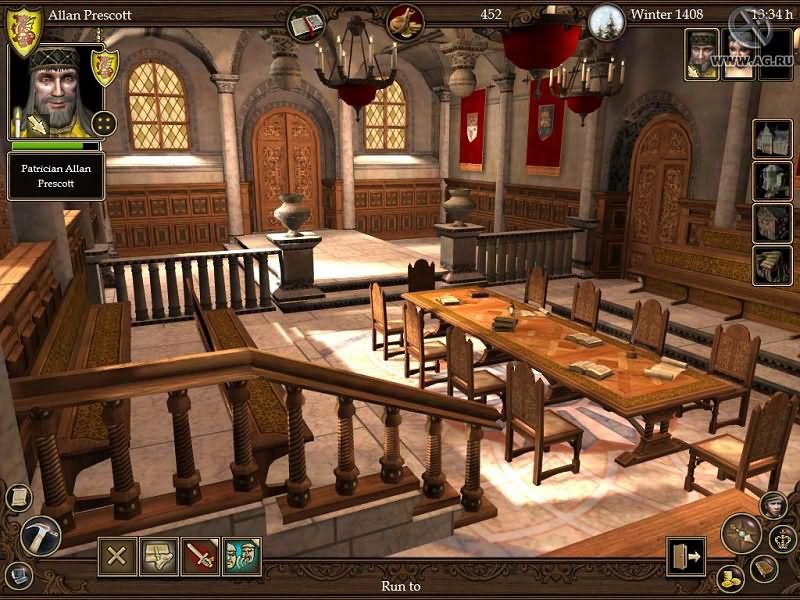Select the half-timbered house building thumbnail
800x600 pixels.
click(x=771, y=139)
